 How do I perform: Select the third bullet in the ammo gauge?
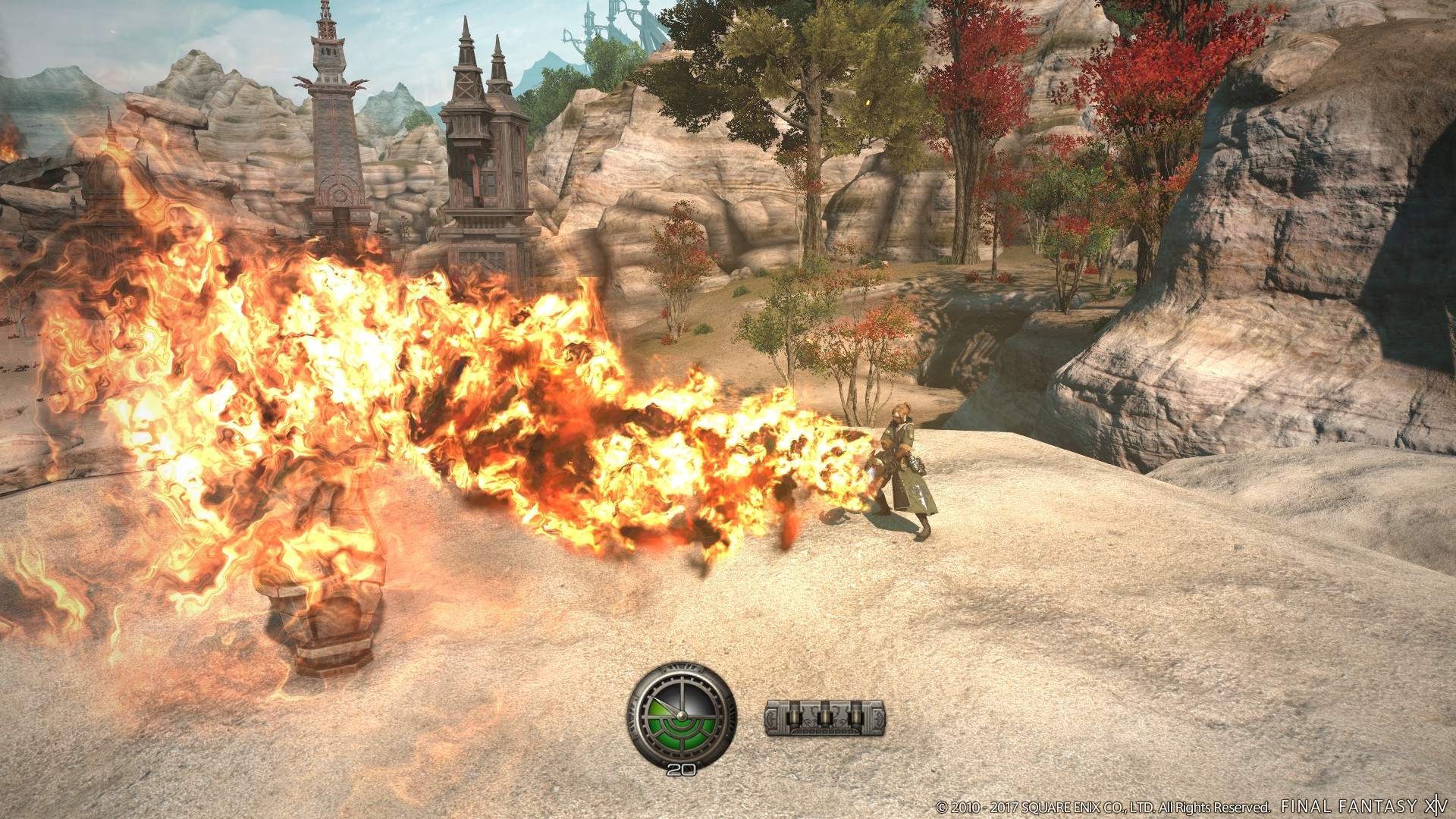[x=857, y=717]
